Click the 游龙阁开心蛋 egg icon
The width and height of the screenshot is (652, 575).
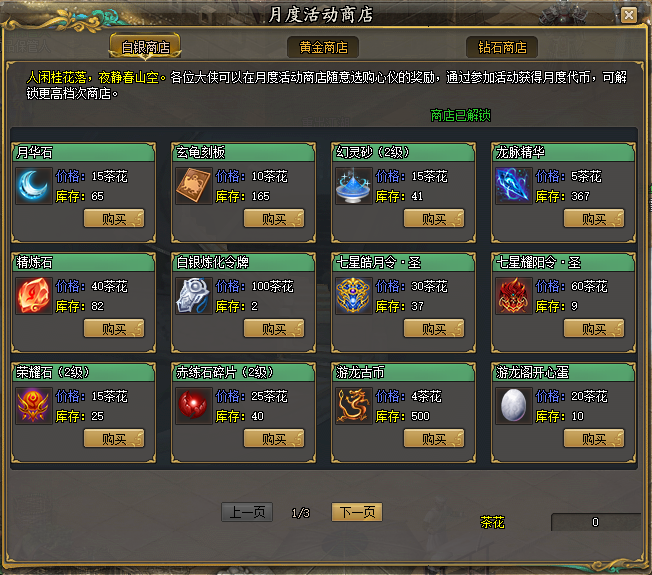(x=513, y=406)
